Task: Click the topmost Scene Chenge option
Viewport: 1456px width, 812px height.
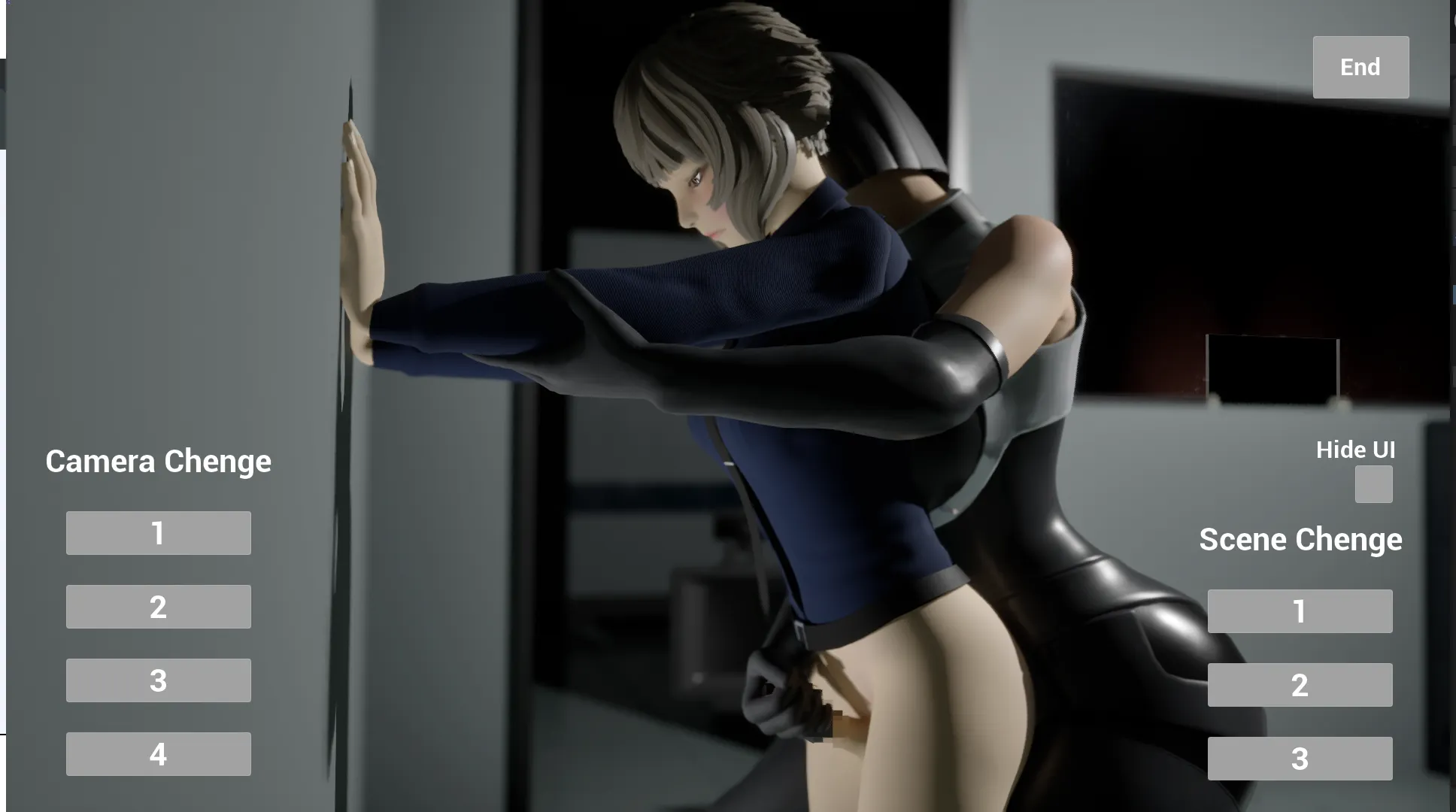Action: click(1300, 611)
